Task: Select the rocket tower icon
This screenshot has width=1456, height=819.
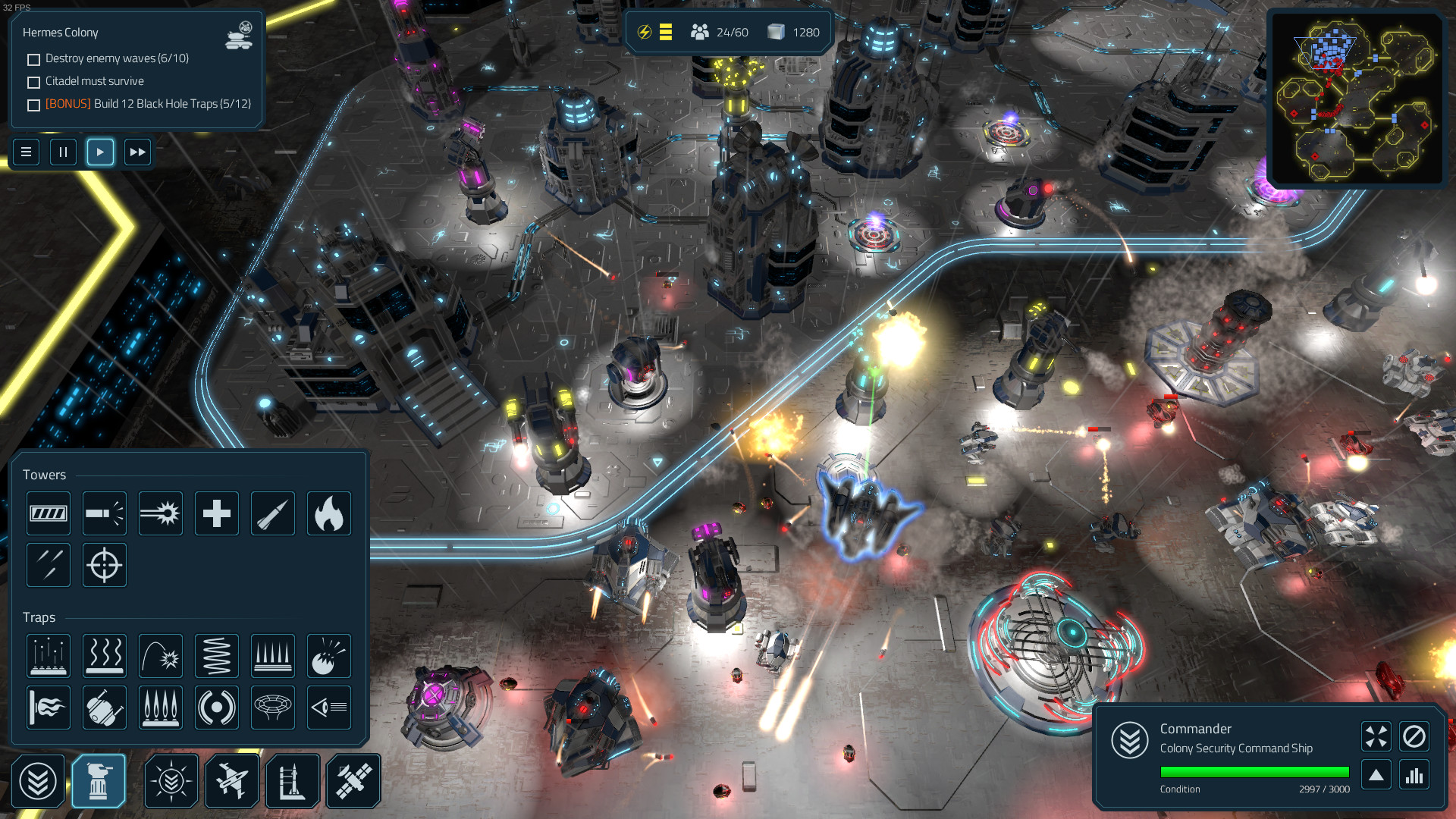Action: point(272,513)
